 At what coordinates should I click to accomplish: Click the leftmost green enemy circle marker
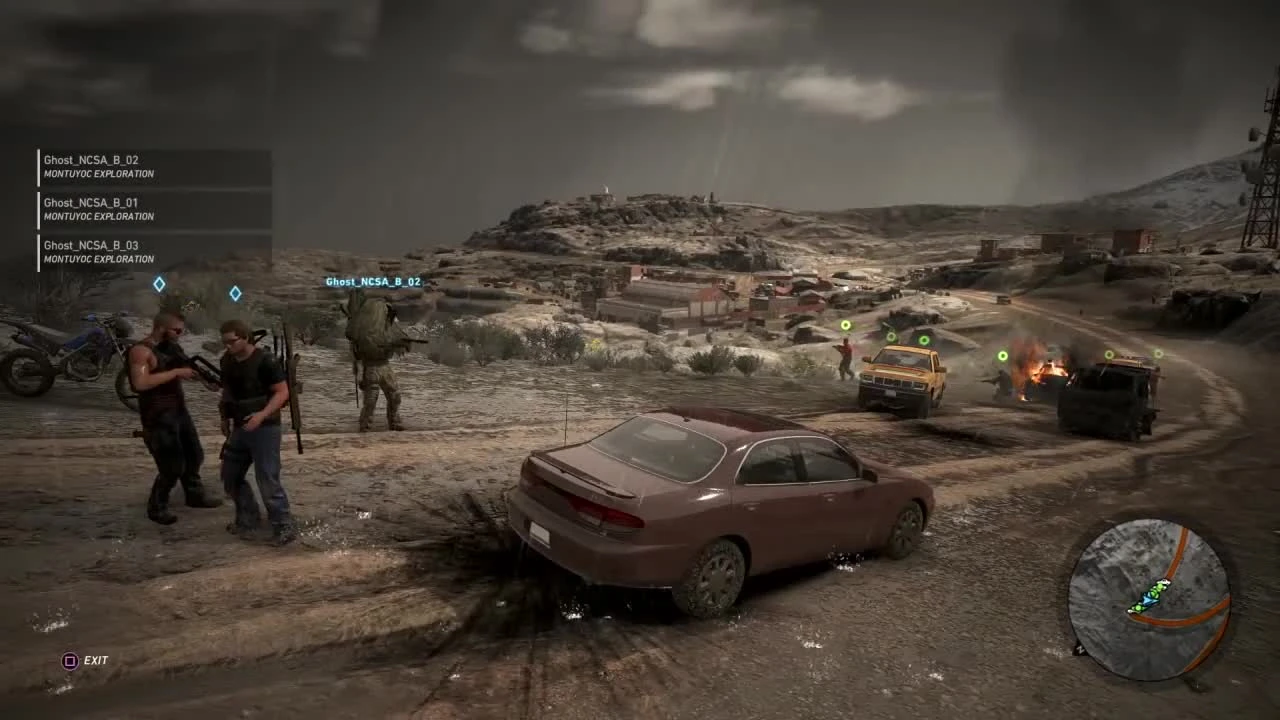coord(845,324)
